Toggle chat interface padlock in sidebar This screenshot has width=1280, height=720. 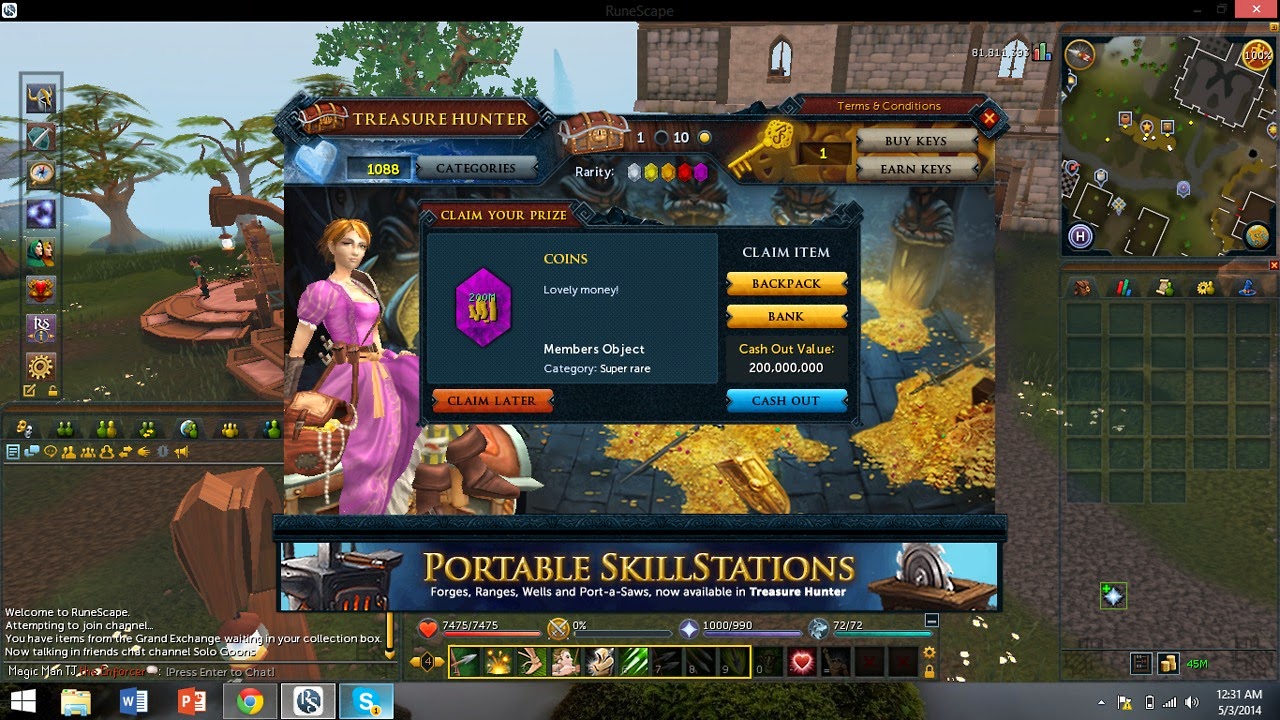coord(52,390)
